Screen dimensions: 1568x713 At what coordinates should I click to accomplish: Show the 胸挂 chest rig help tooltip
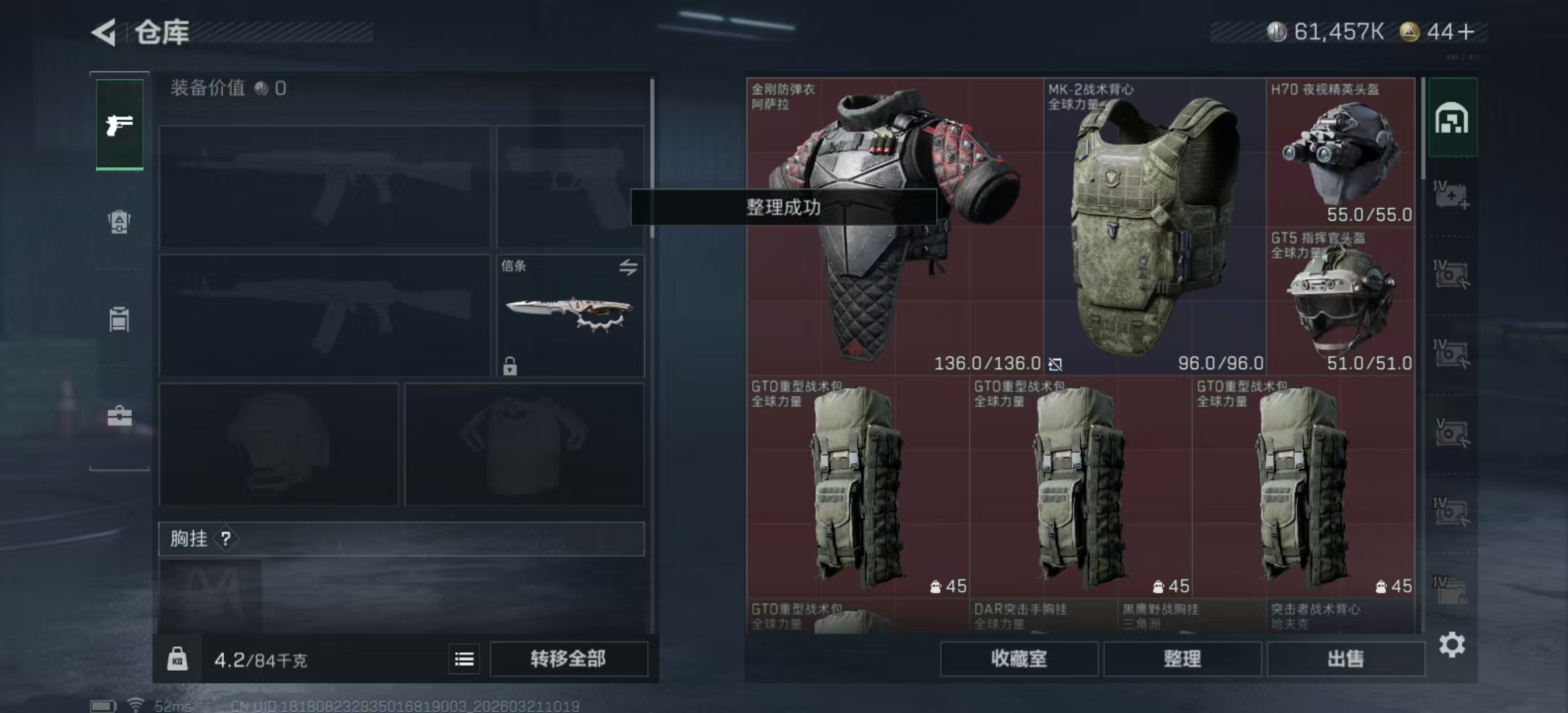pyautogui.click(x=226, y=539)
